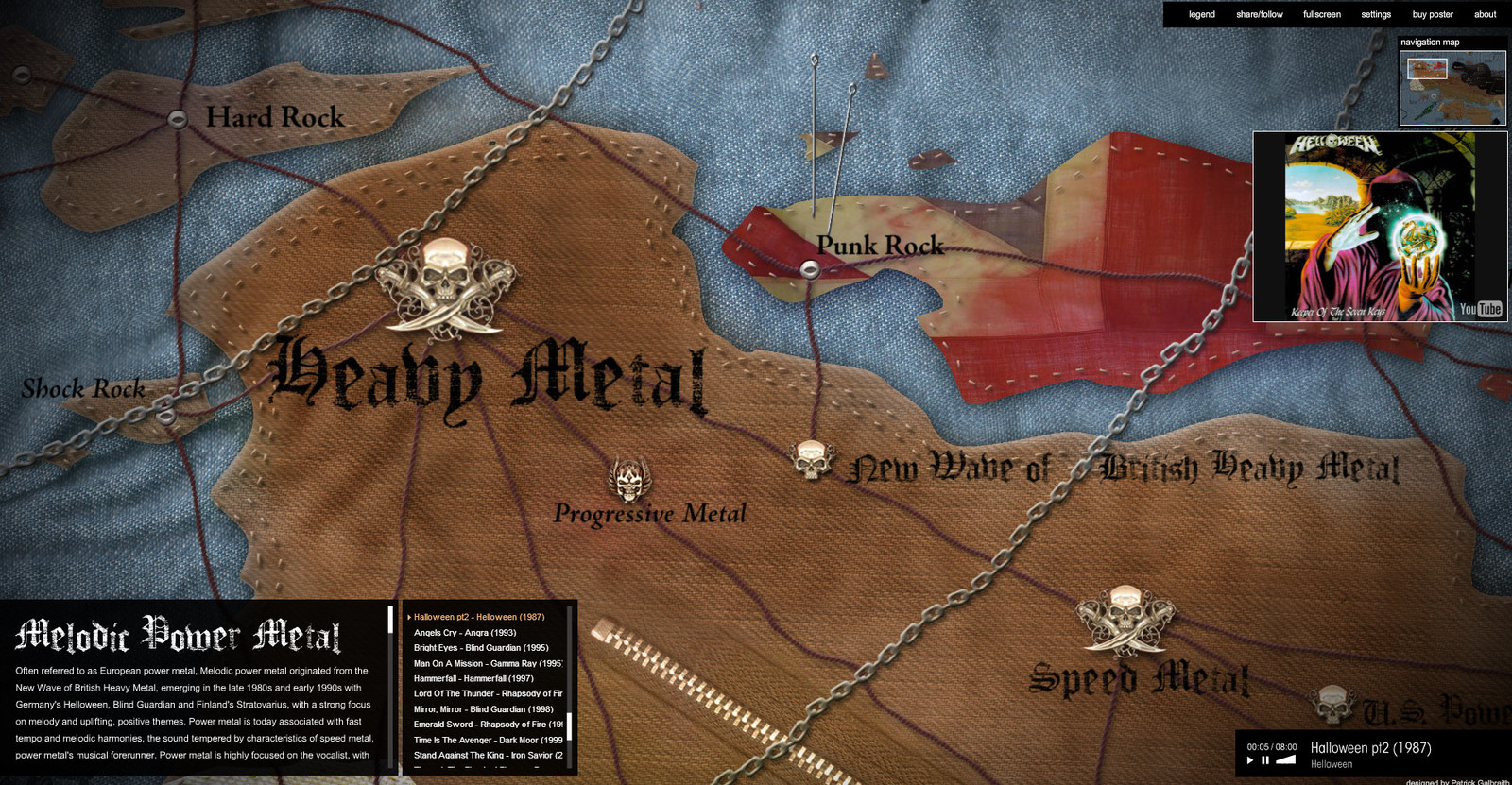Open the legend from the top menu

(1201, 14)
